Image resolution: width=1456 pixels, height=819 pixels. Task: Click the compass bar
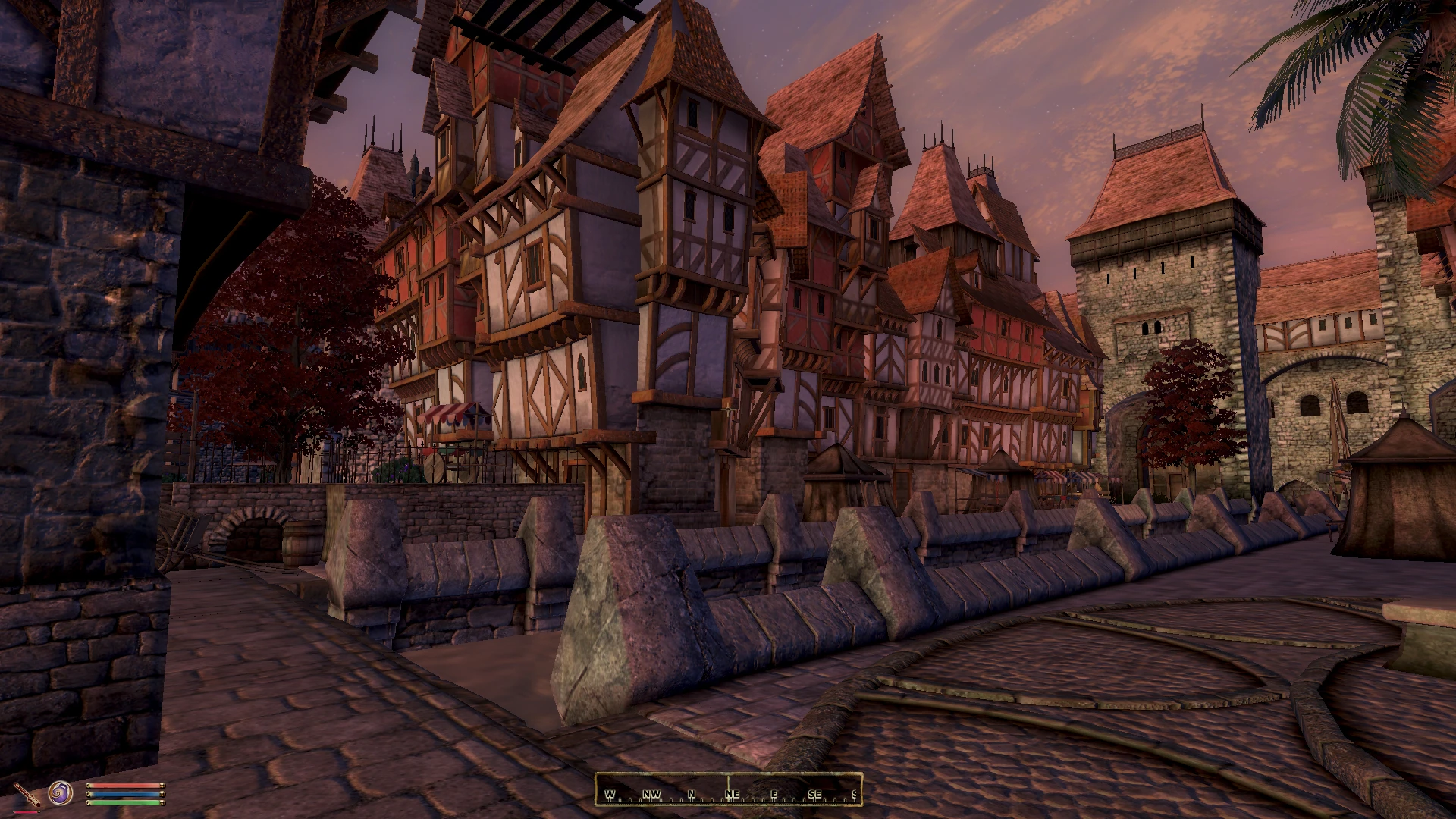pyautogui.click(x=728, y=789)
